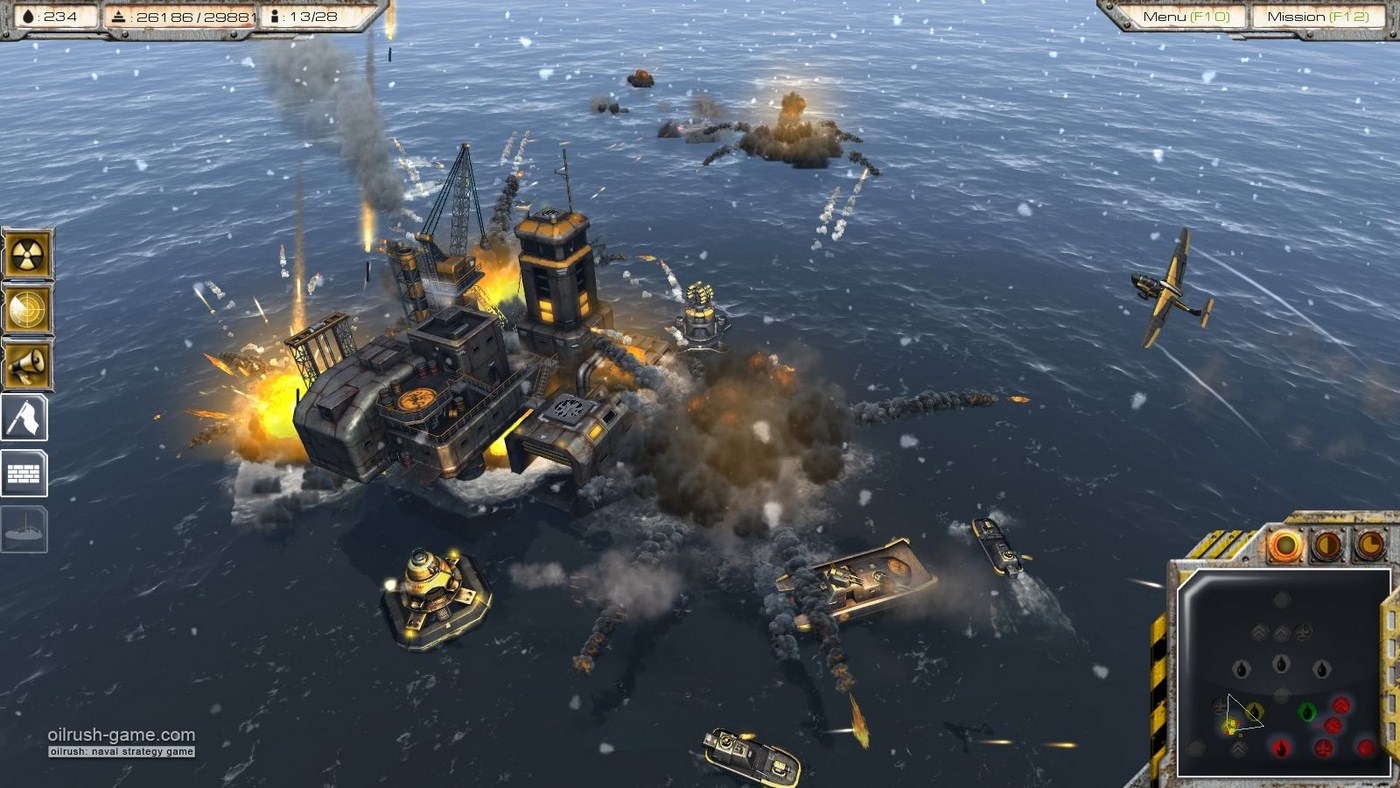Click the red oil drop marker on minimap
Viewport: 1400px width, 788px height.
click(x=1281, y=747)
